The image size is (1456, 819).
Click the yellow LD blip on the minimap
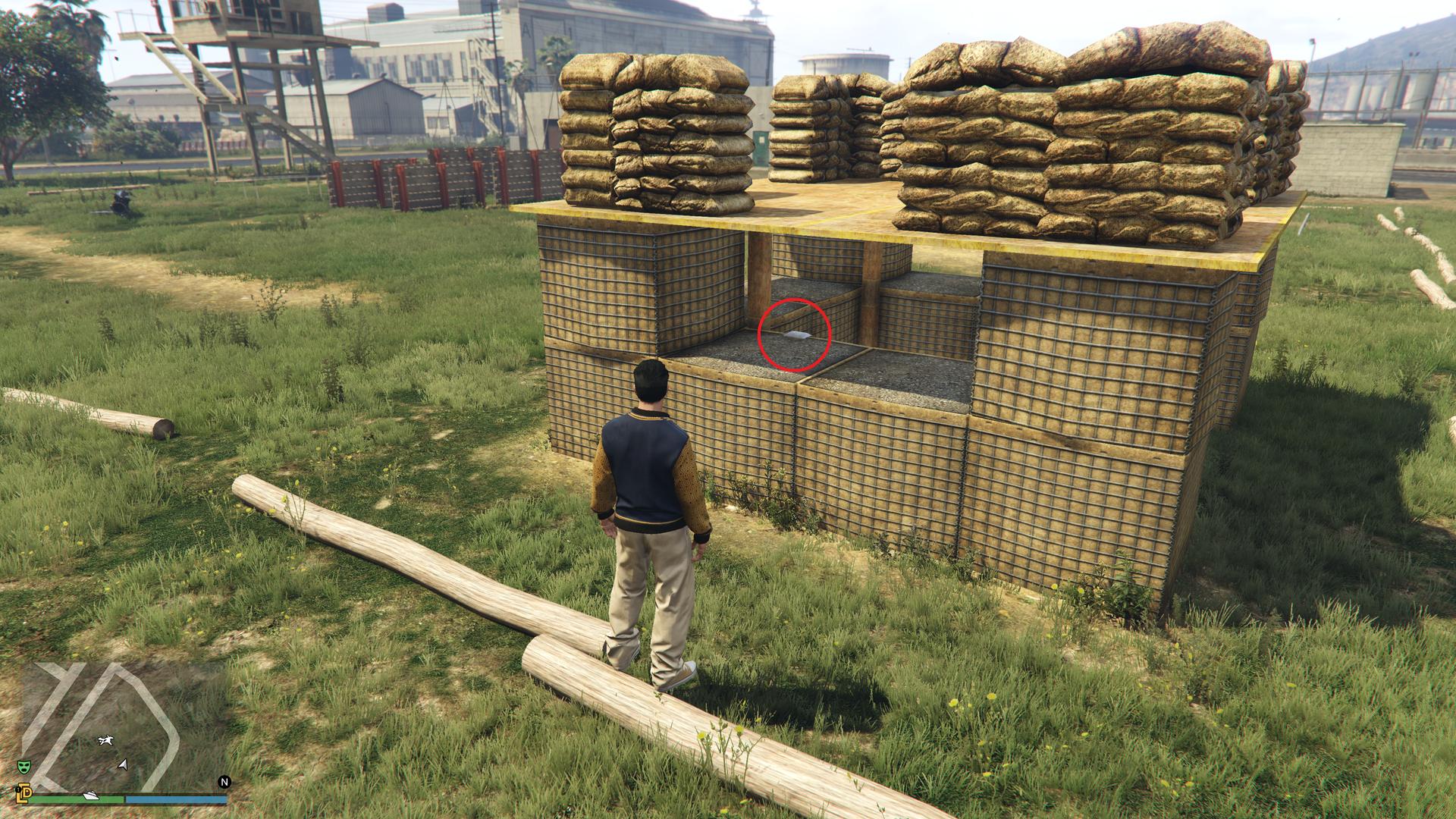[24, 792]
